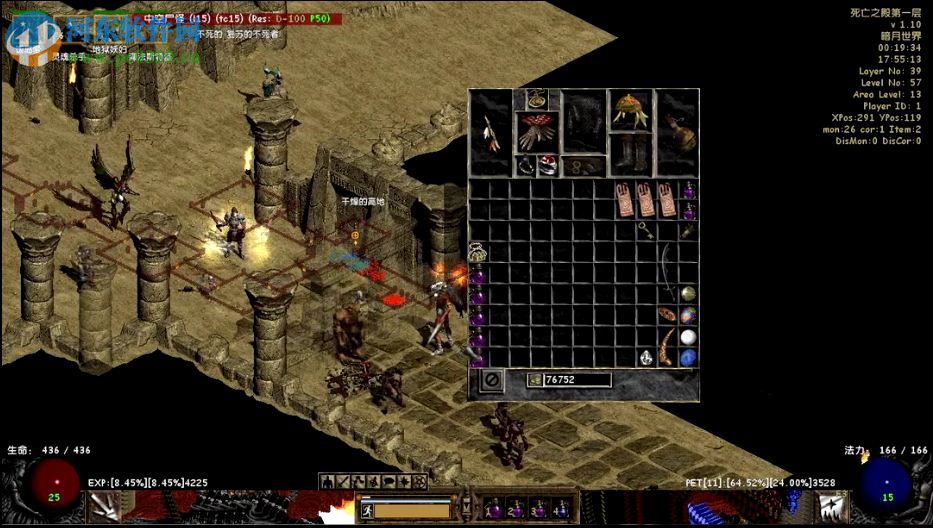Select the white orb in the inventory
Viewport: 933px width, 528px height.
click(688, 337)
